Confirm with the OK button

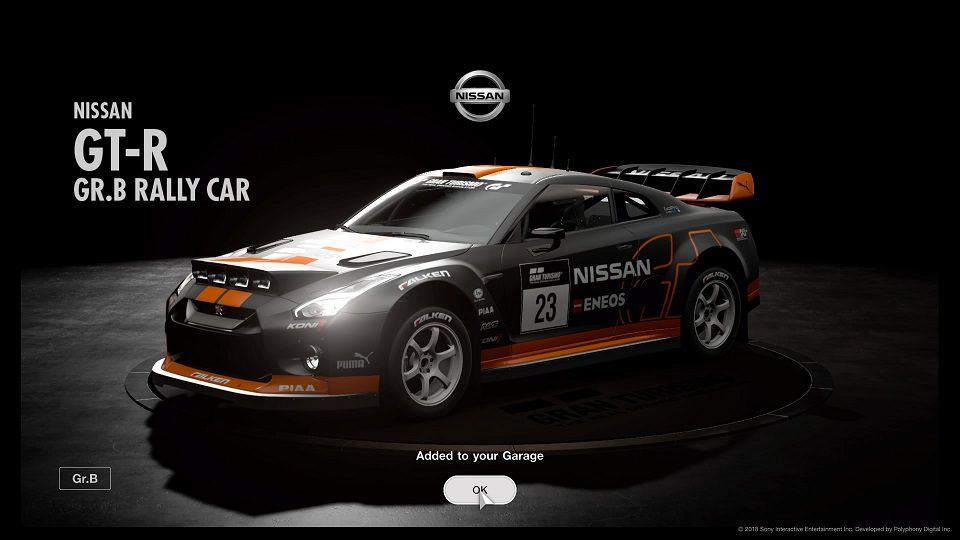pos(480,490)
